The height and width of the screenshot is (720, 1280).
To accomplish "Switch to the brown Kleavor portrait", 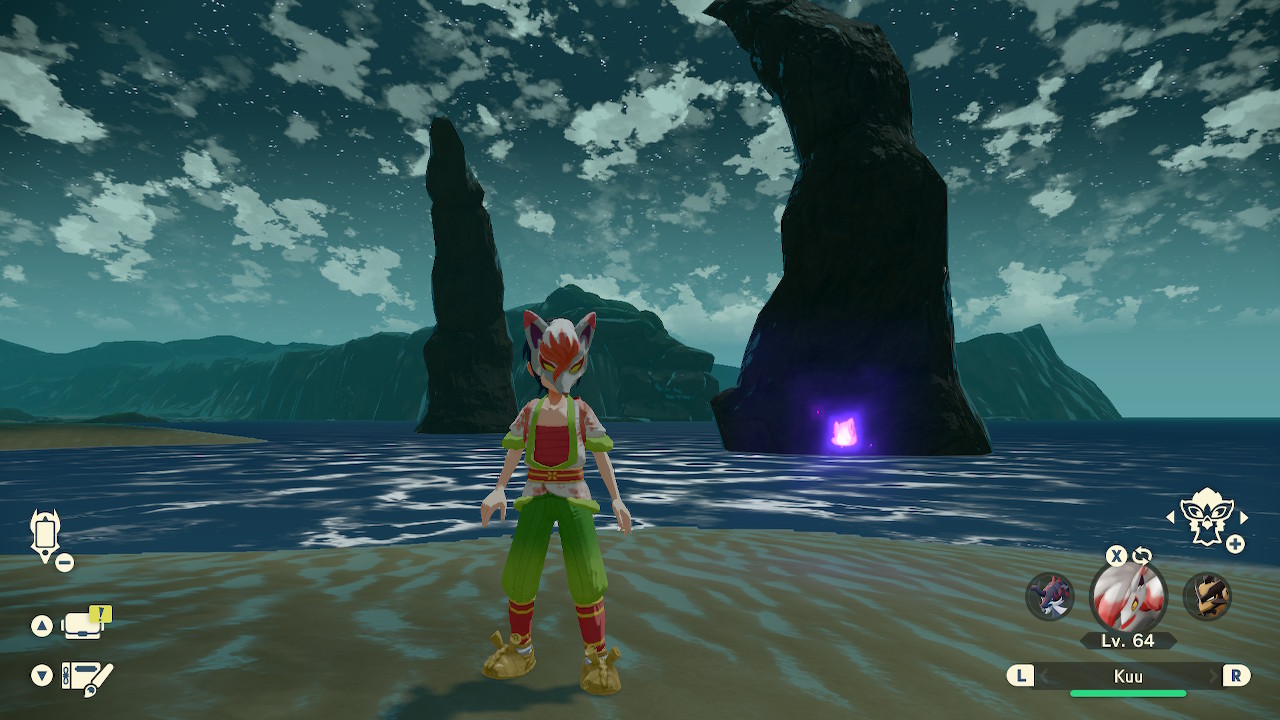I will pos(1207,597).
